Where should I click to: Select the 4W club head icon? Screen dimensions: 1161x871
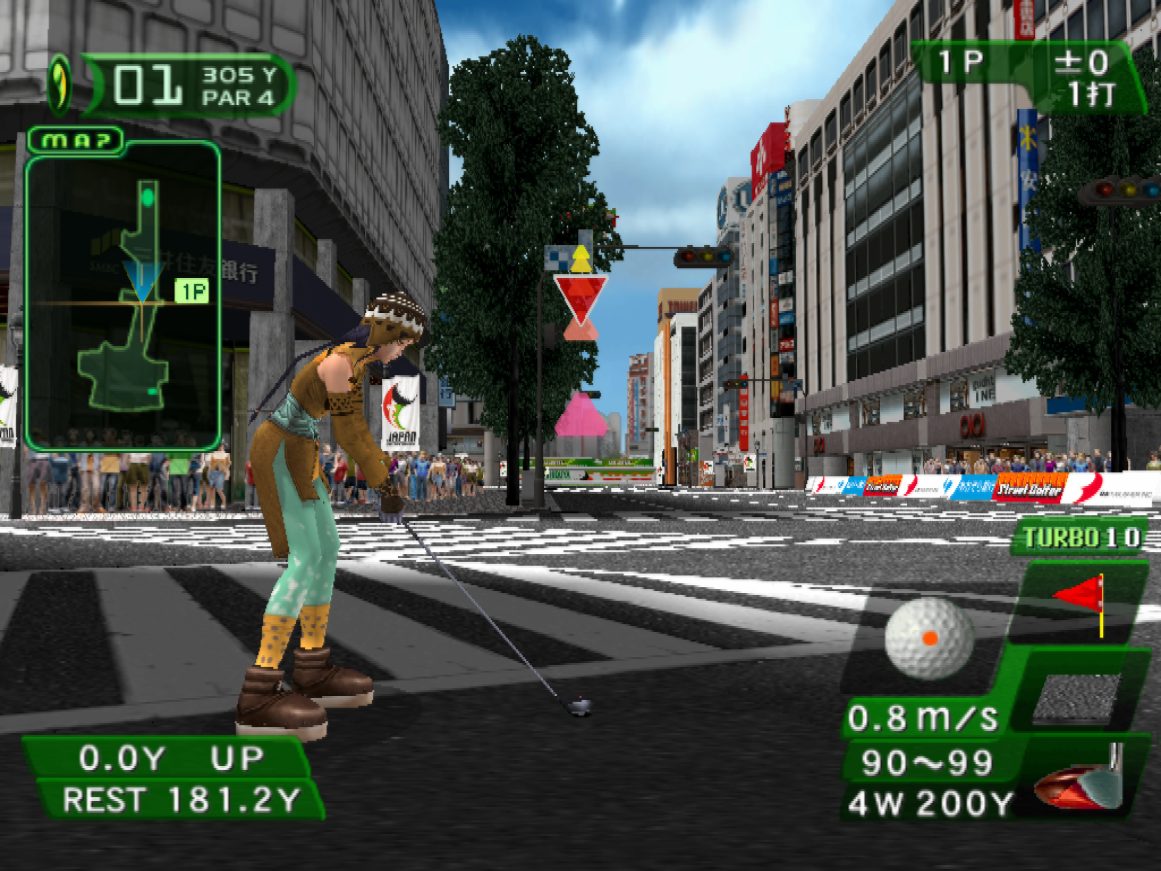tap(1081, 783)
